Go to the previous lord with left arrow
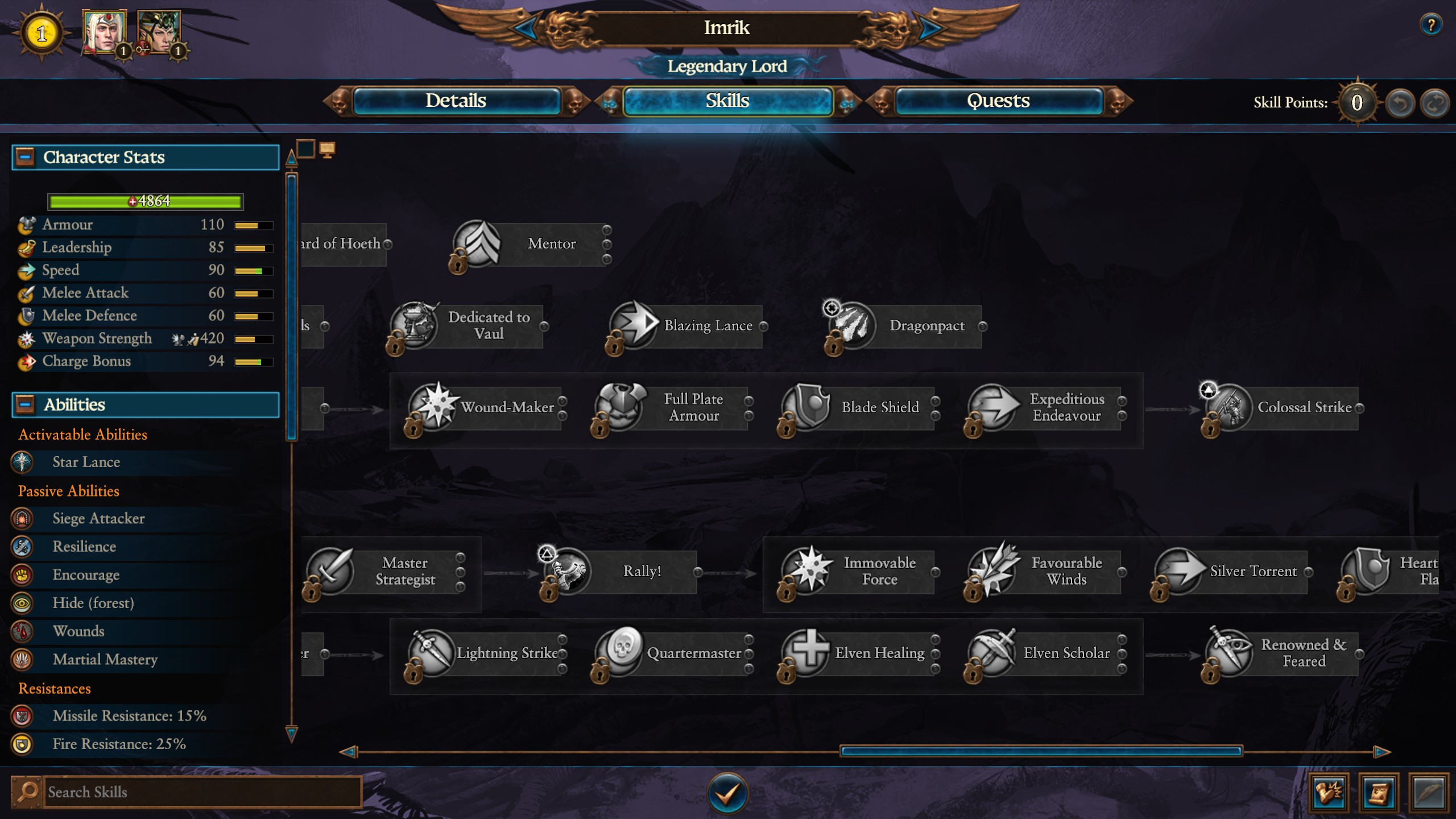The height and width of the screenshot is (819, 1456). (x=525, y=28)
